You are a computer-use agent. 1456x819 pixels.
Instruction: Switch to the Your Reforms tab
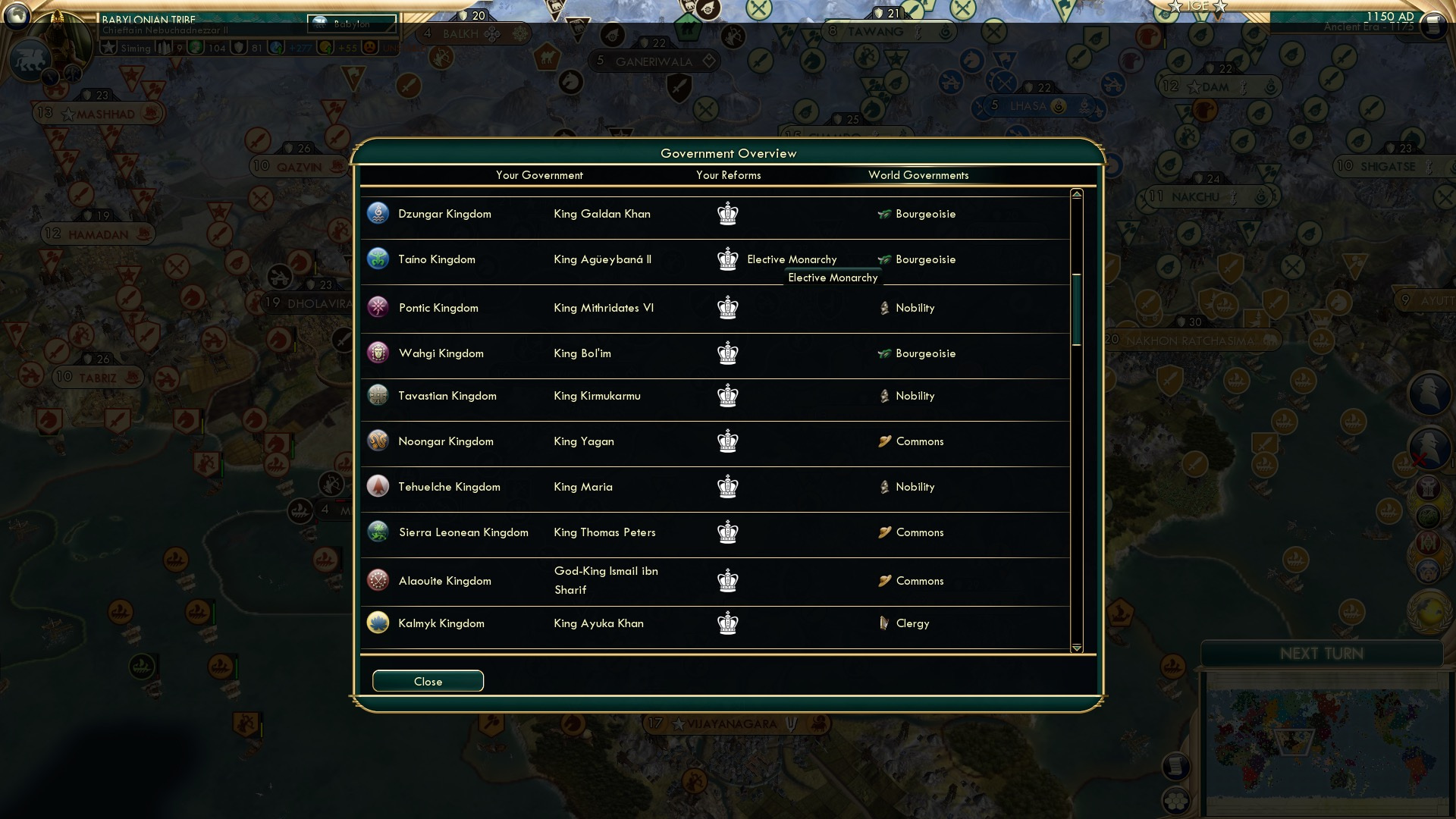point(729,175)
